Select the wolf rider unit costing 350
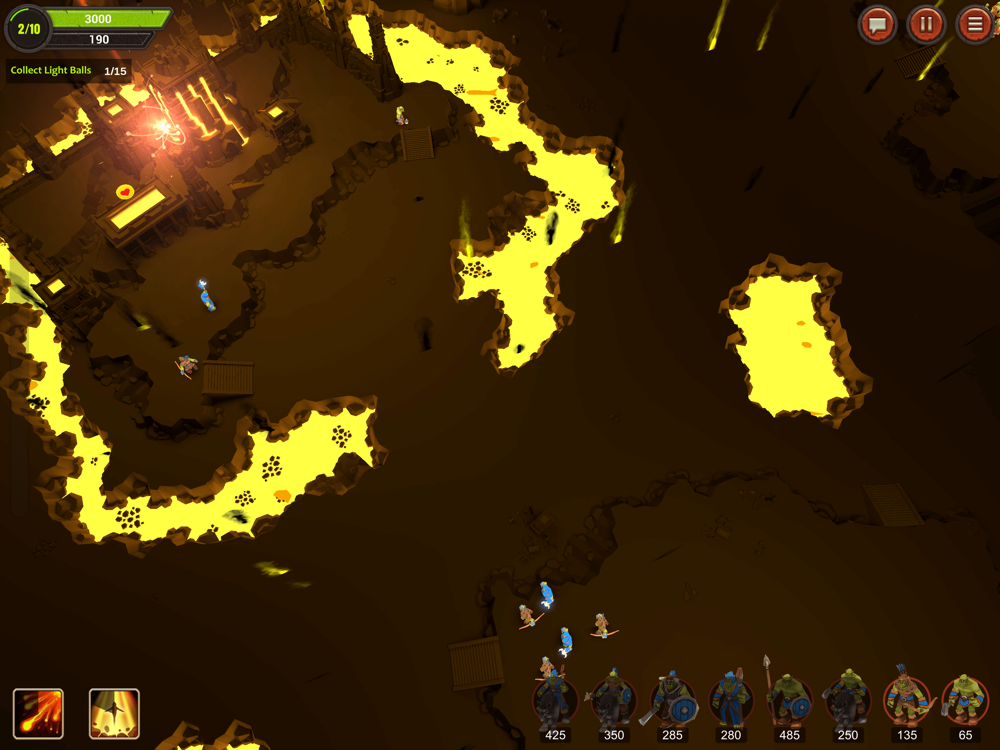Image resolution: width=1000 pixels, height=750 pixels. pos(613,701)
